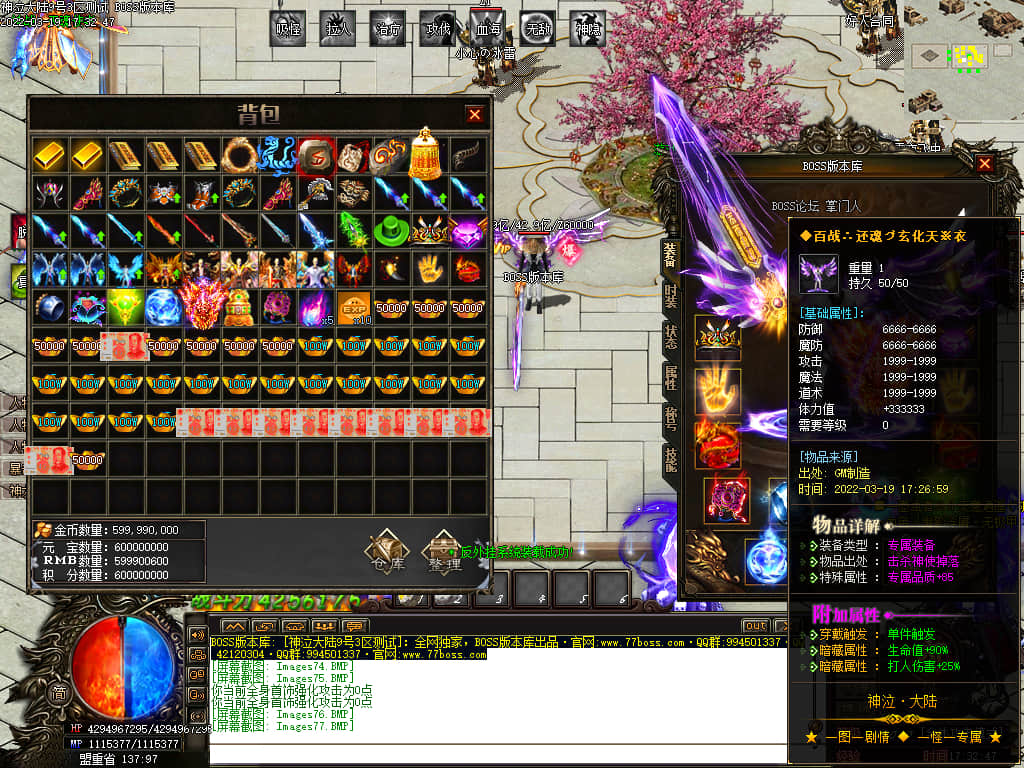
Task: Open the 属性 attributes tab
Action: click(x=670, y=378)
